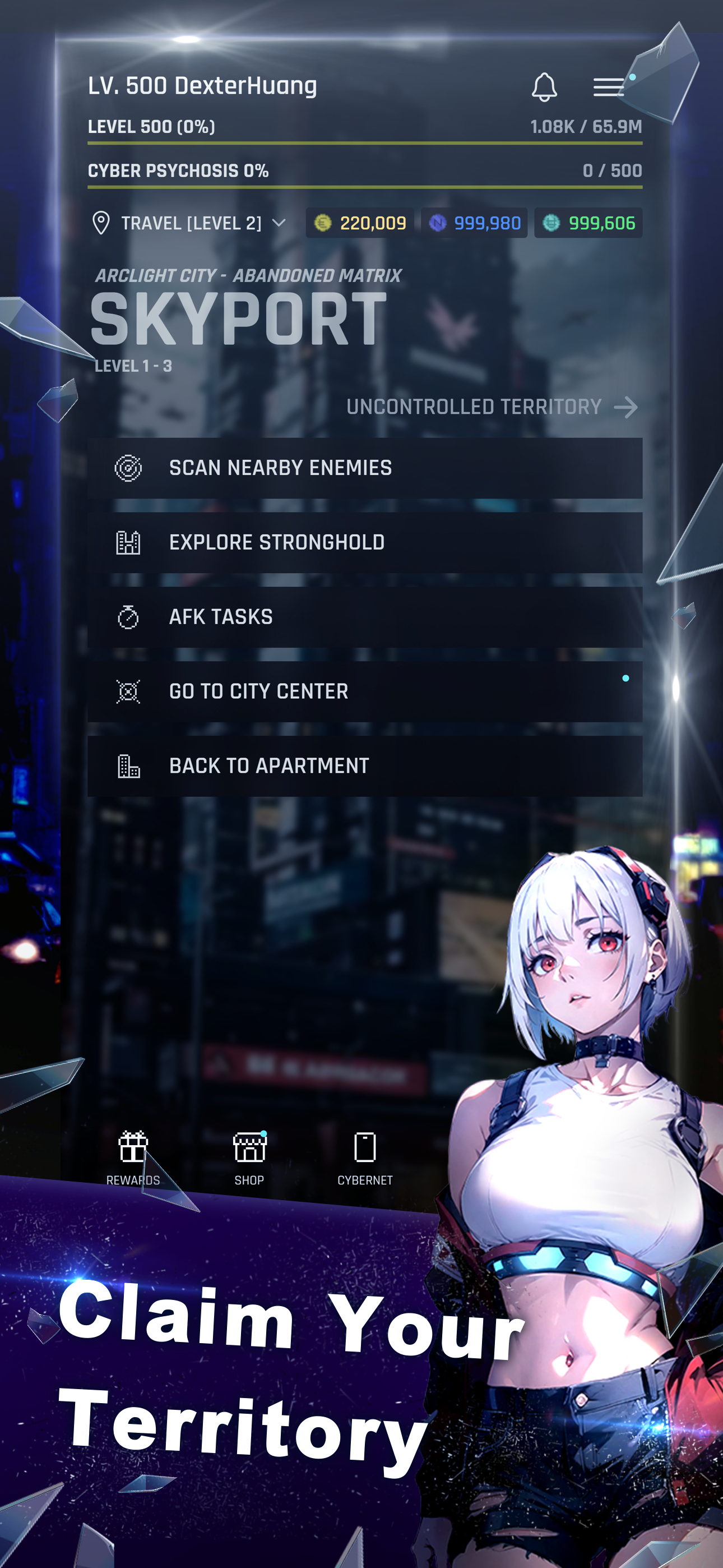723x1568 pixels.
Task: Tap the Cybernet phone icon
Action: [366, 1149]
